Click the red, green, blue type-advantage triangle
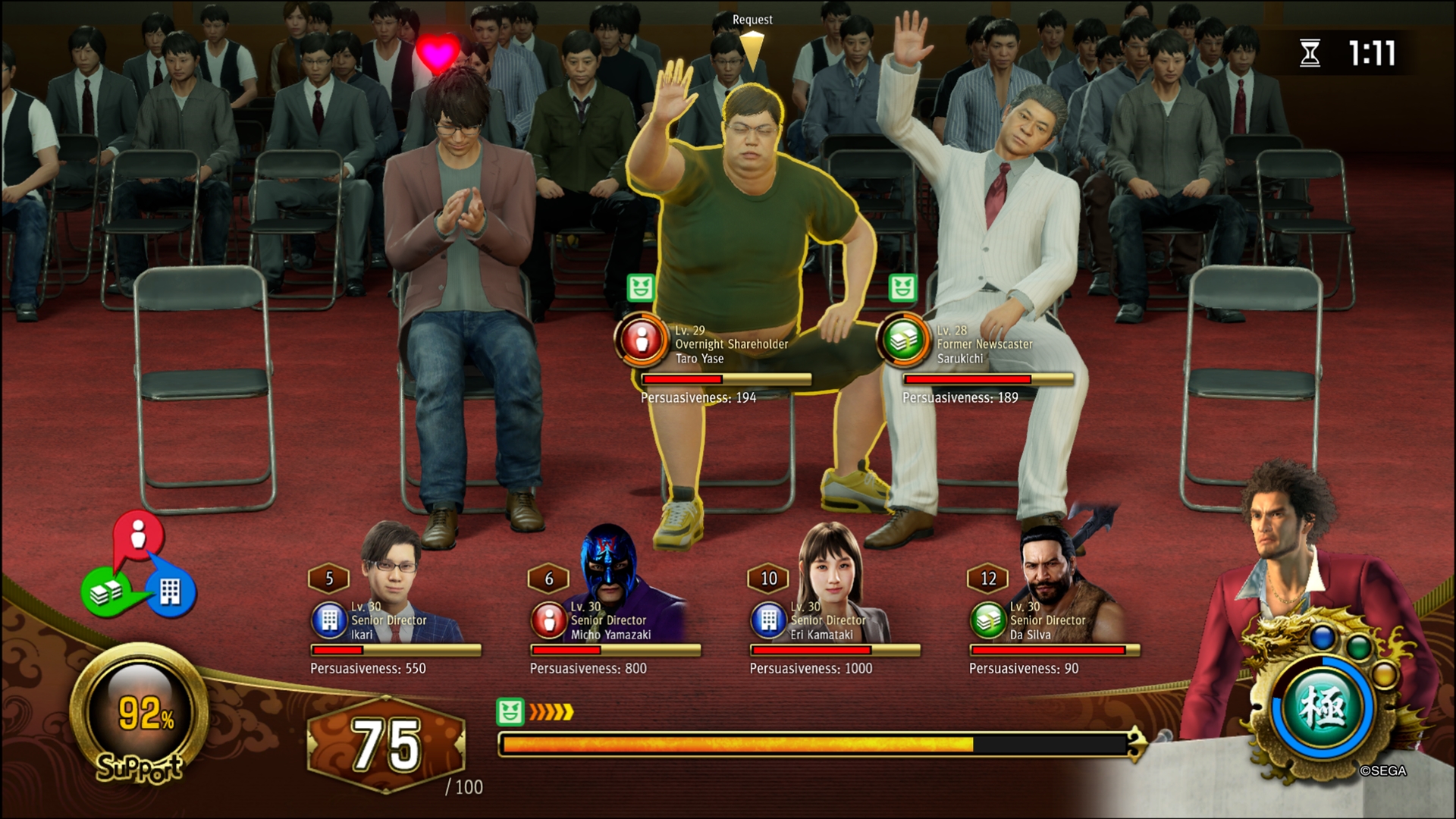Image resolution: width=1456 pixels, height=819 pixels. click(138, 569)
